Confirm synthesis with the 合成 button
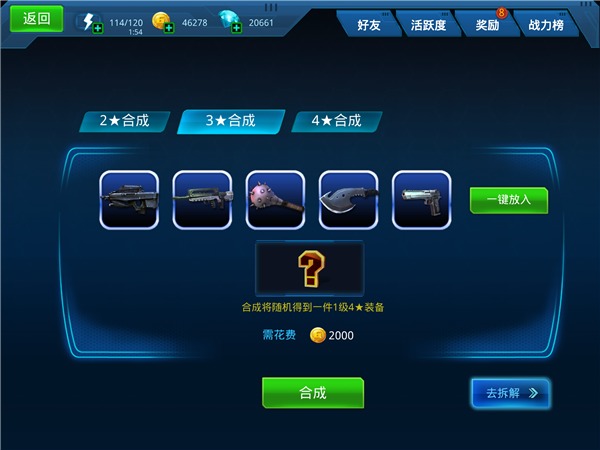Image resolution: width=600 pixels, height=450 pixels. [313, 393]
